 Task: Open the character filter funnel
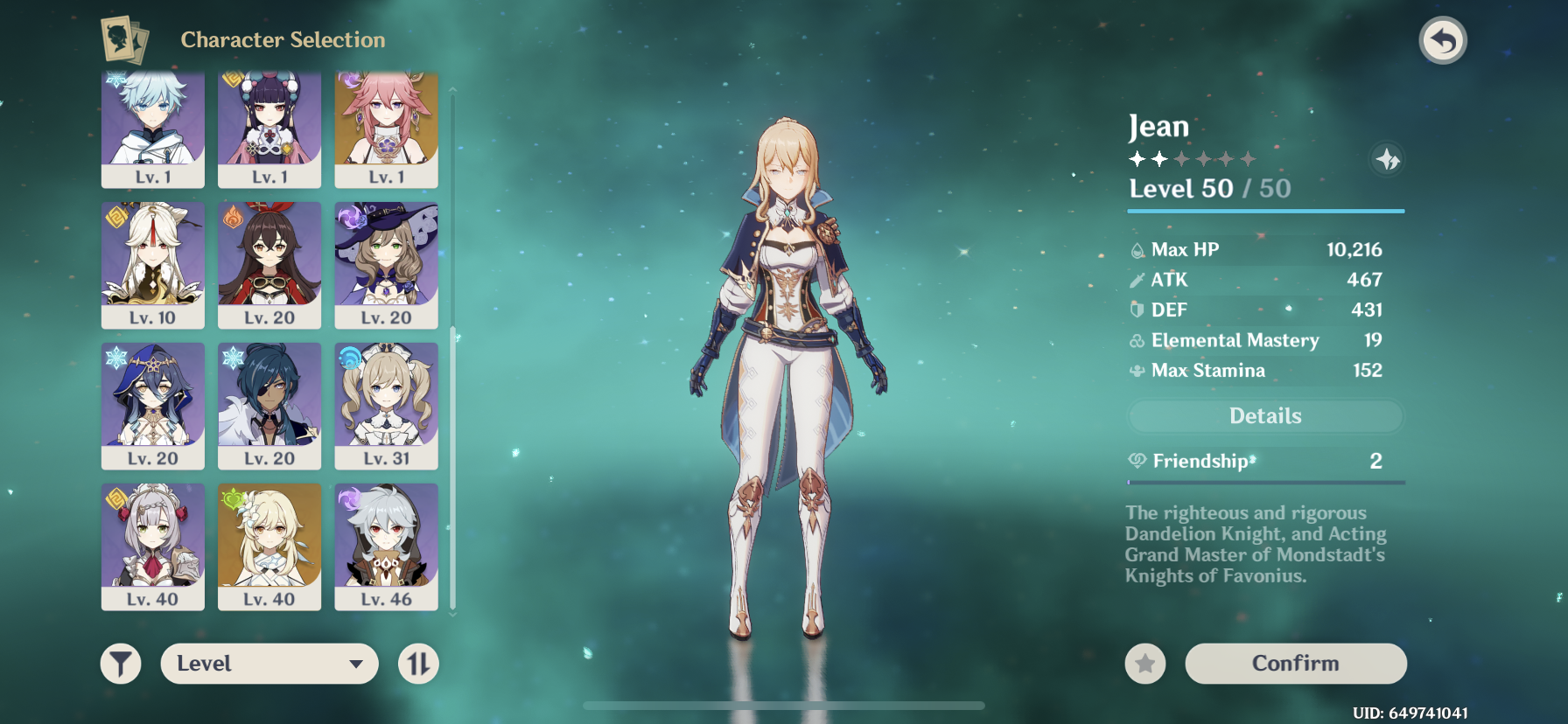point(121,664)
